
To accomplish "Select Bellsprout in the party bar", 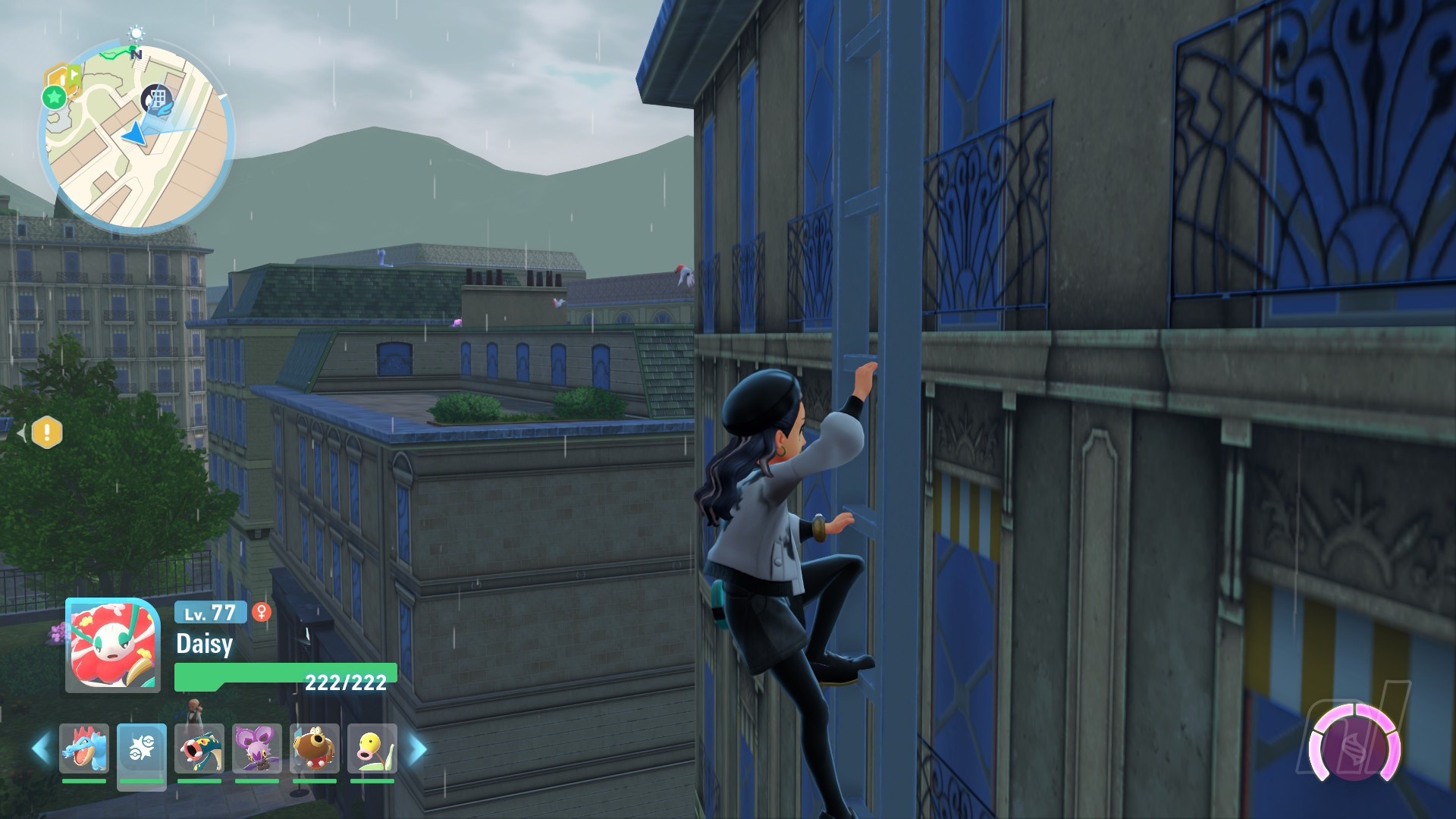I will pyautogui.click(x=372, y=748).
